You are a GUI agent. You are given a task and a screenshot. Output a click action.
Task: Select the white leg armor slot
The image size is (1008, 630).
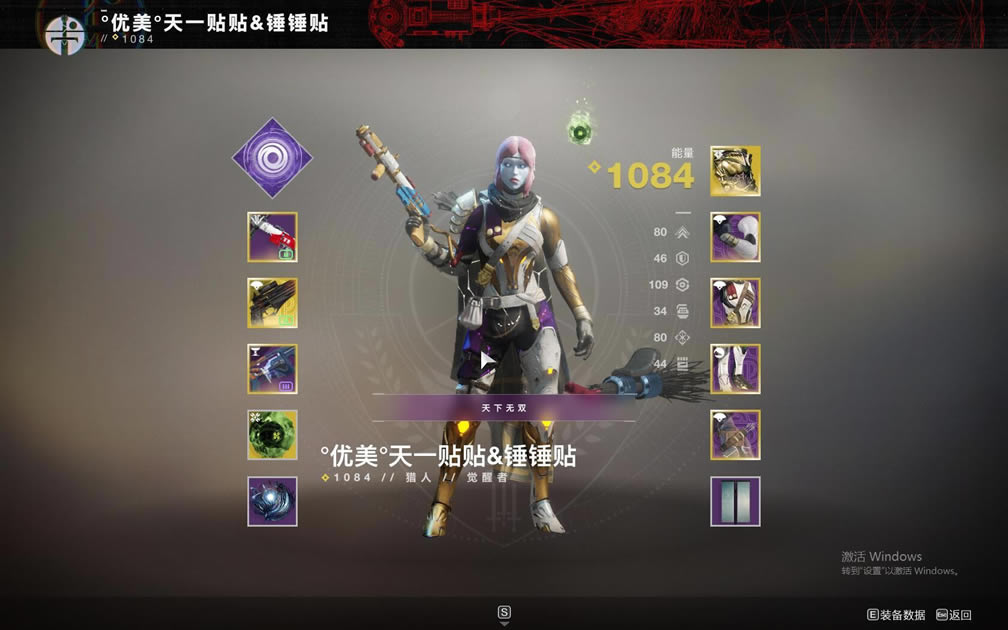click(735, 369)
